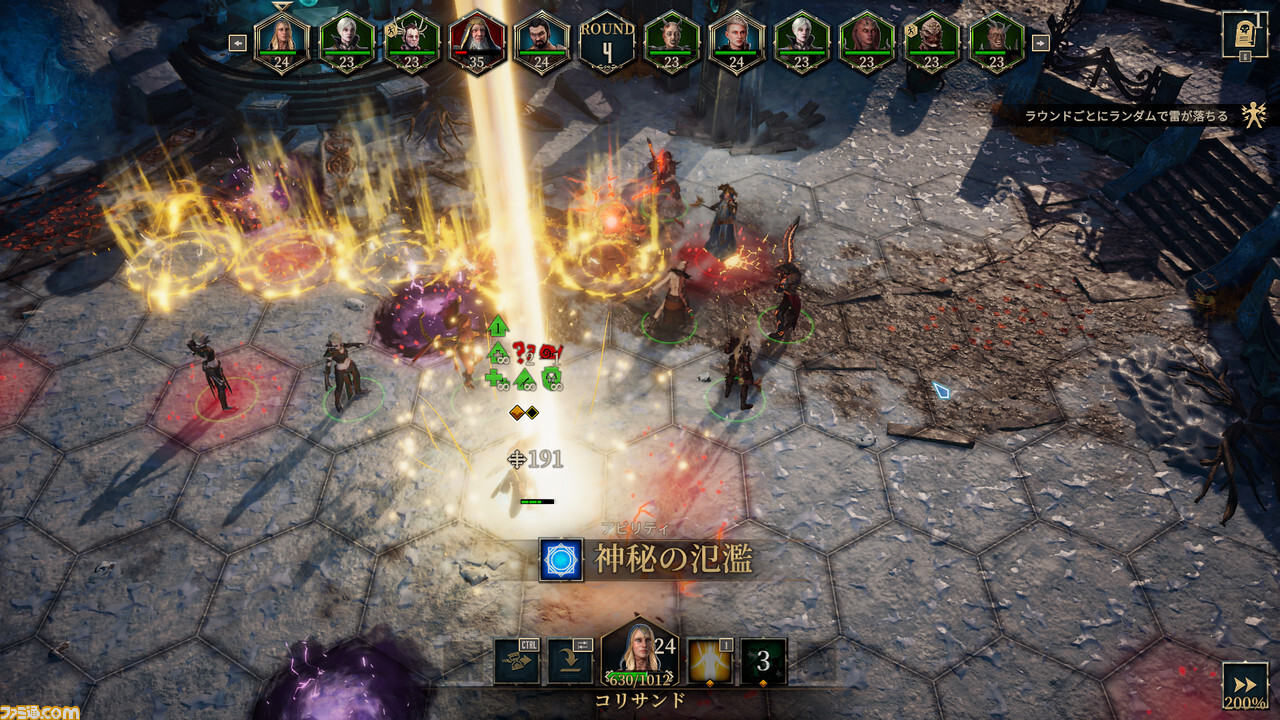Activate the hourglass wait action button
Image resolution: width=1280 pixels, height=720 pixels.
click(516, 661)
